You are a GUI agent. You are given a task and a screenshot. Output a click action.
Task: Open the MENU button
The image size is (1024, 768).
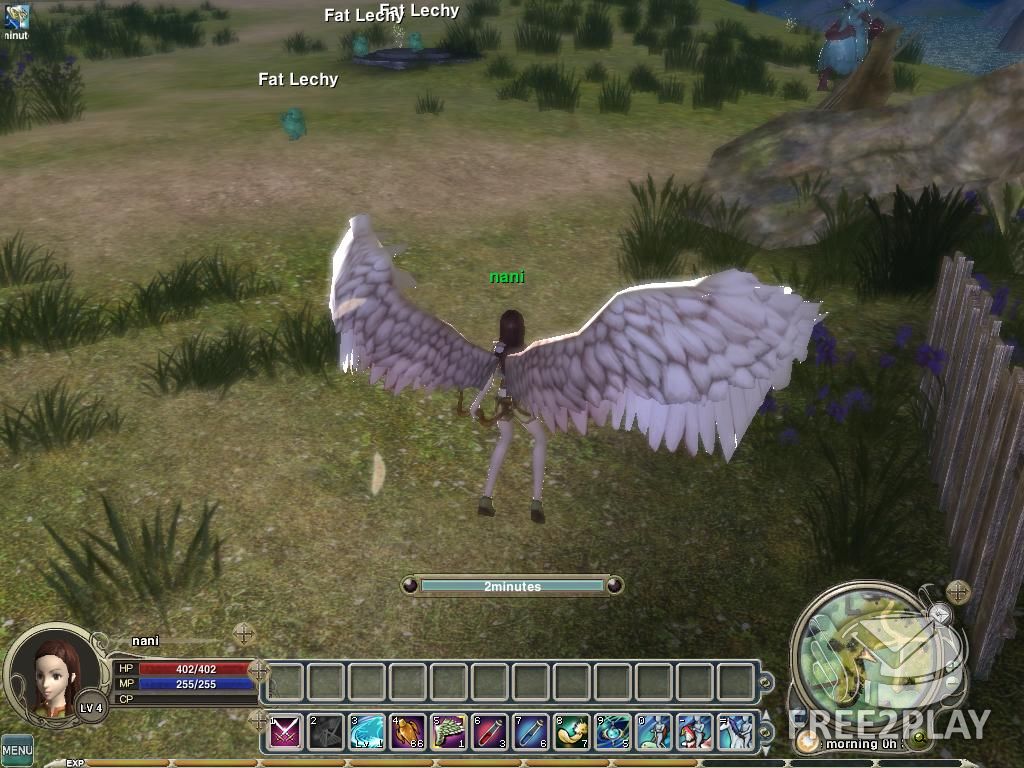click(x=16, y=749)
